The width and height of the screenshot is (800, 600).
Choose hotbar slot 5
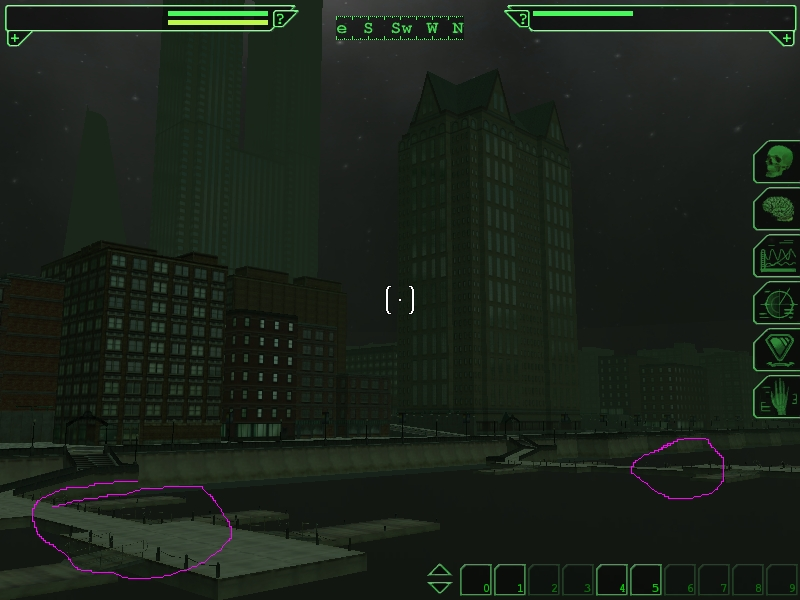647,580
